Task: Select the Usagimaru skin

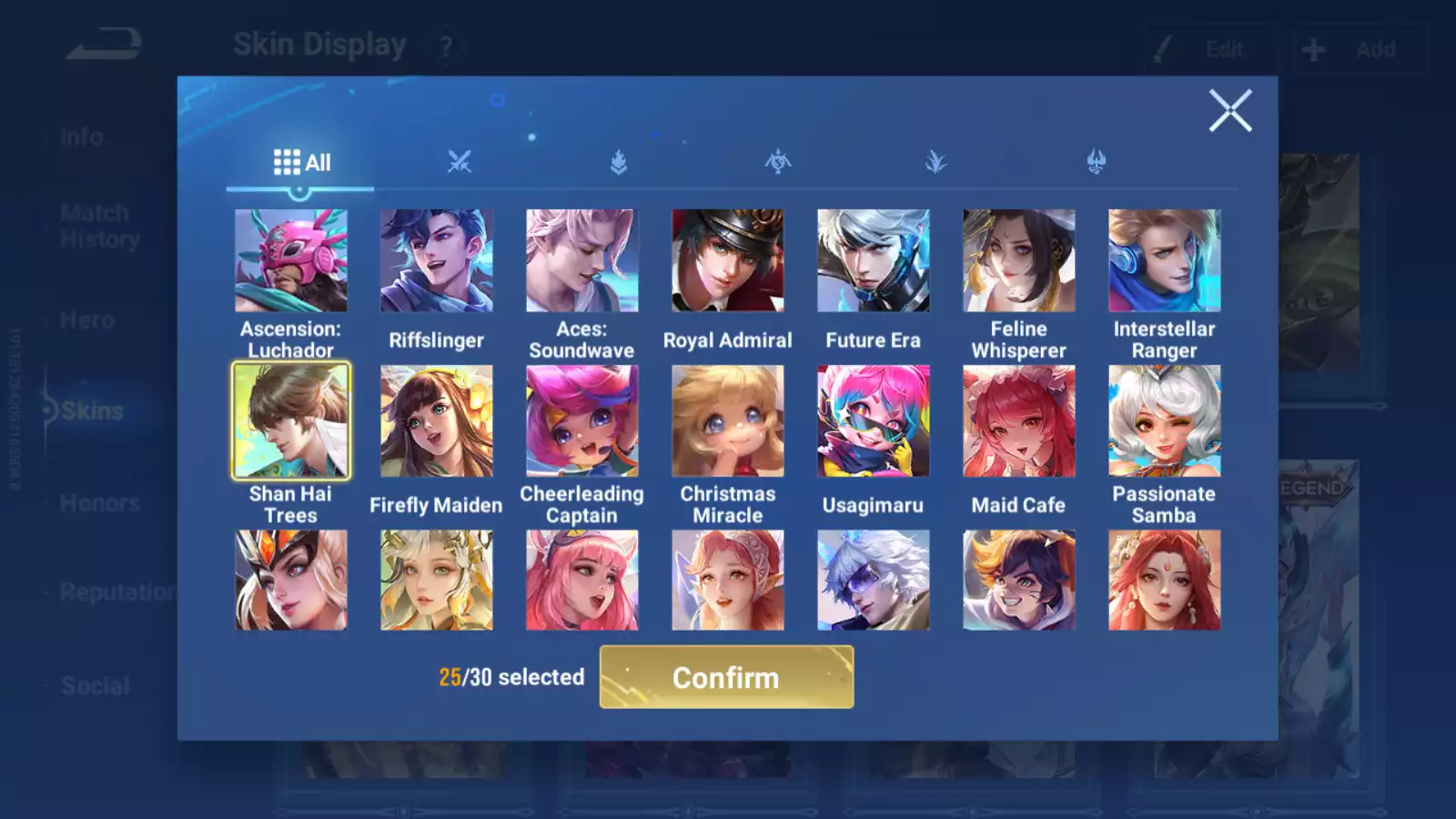Action: click(x=873, y=420)
